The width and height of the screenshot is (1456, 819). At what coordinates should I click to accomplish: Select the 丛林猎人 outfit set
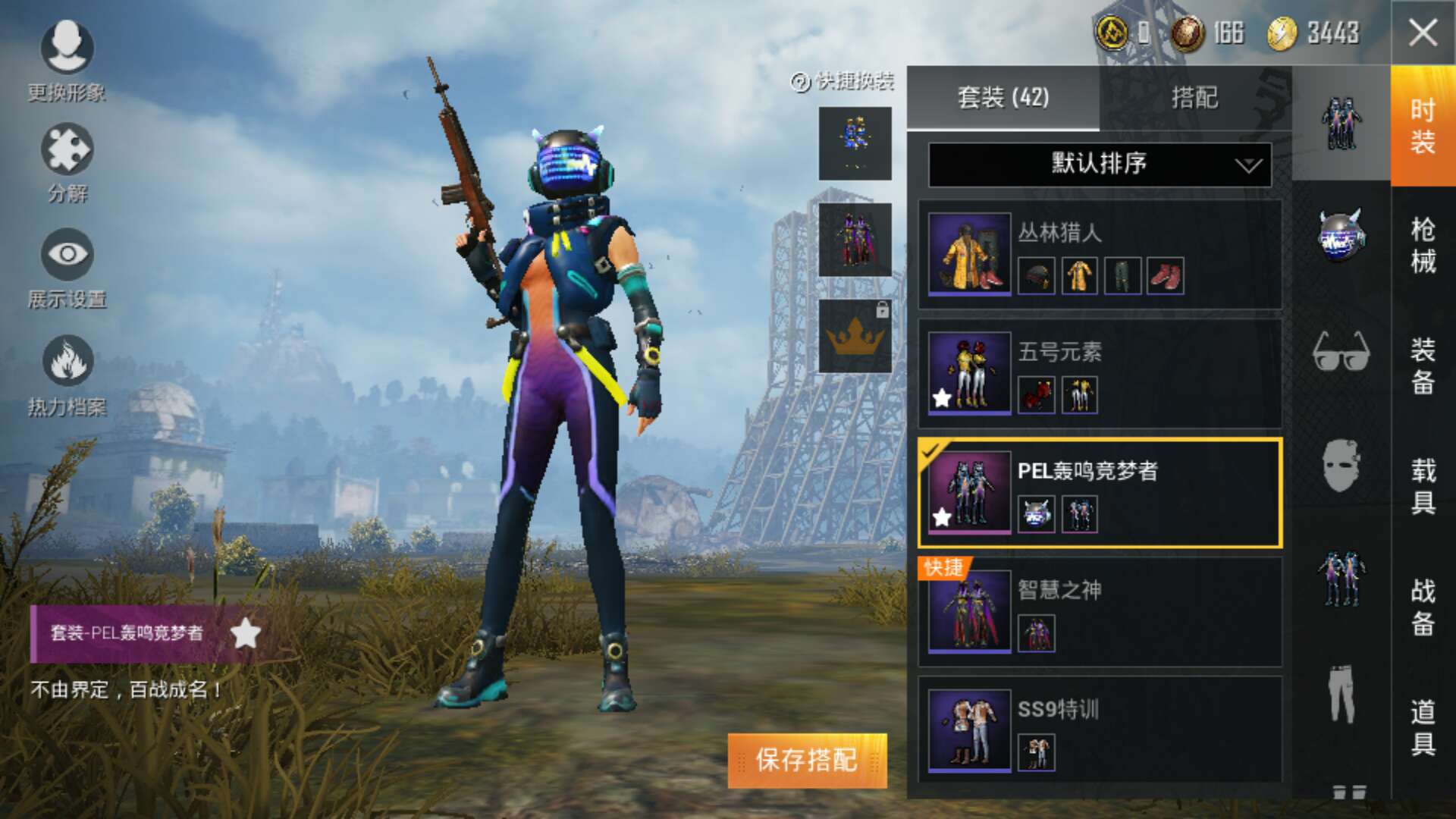pyautogui.click(x=1100, y=254)
